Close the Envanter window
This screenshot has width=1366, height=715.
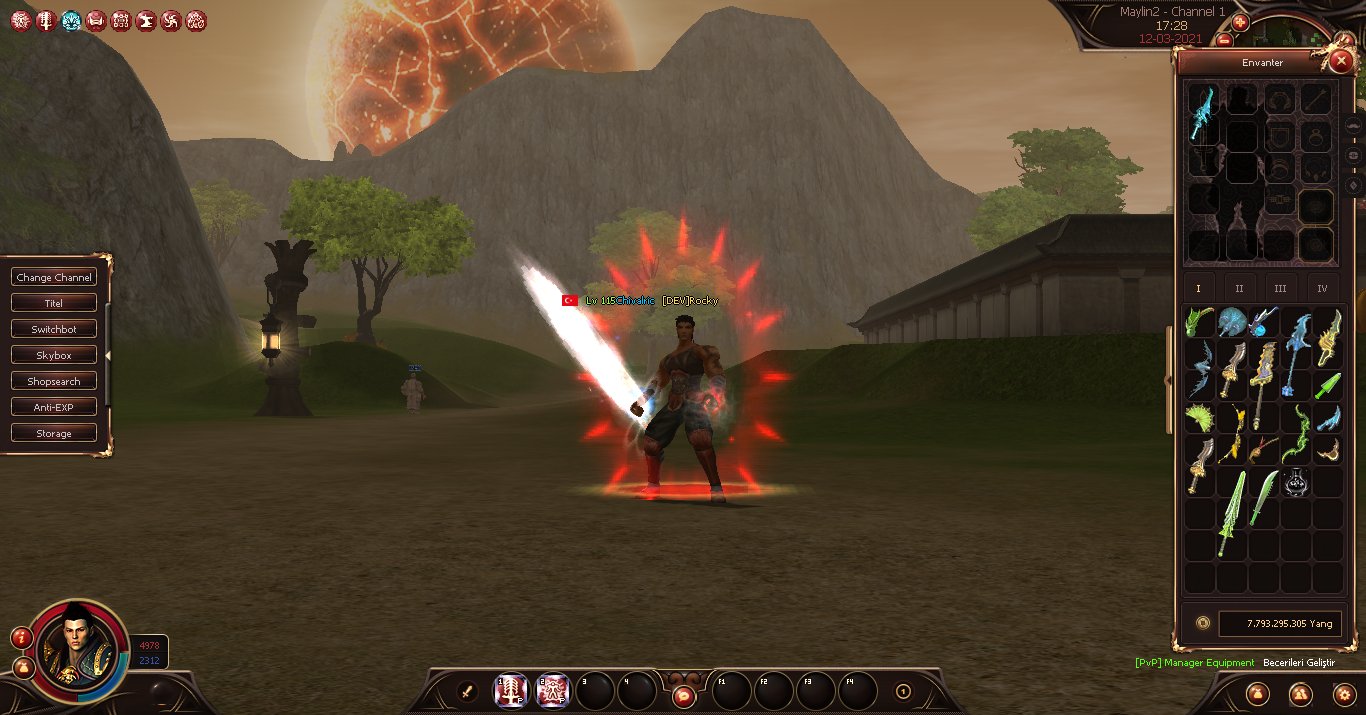tap(1341, 61)
